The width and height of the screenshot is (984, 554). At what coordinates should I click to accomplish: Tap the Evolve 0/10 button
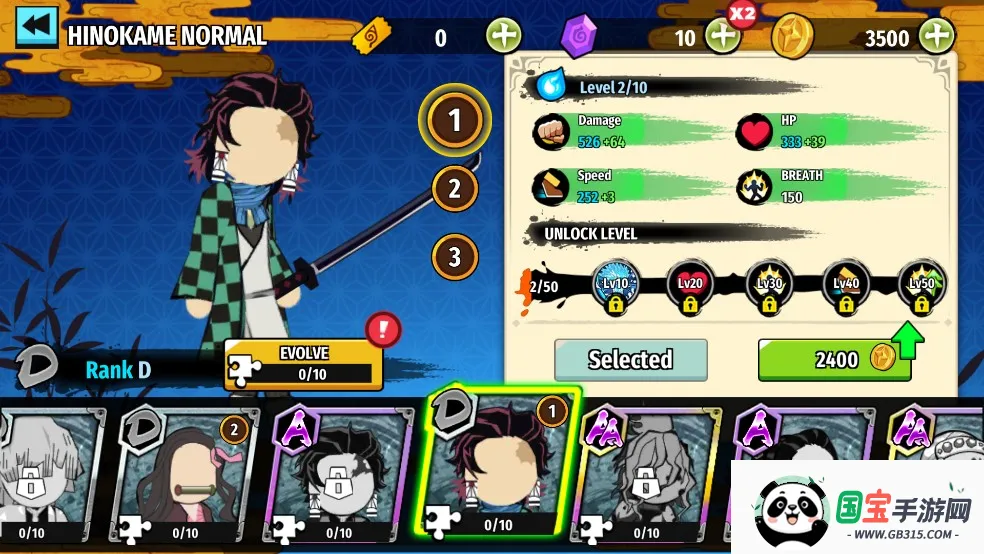tap(304, 364)
